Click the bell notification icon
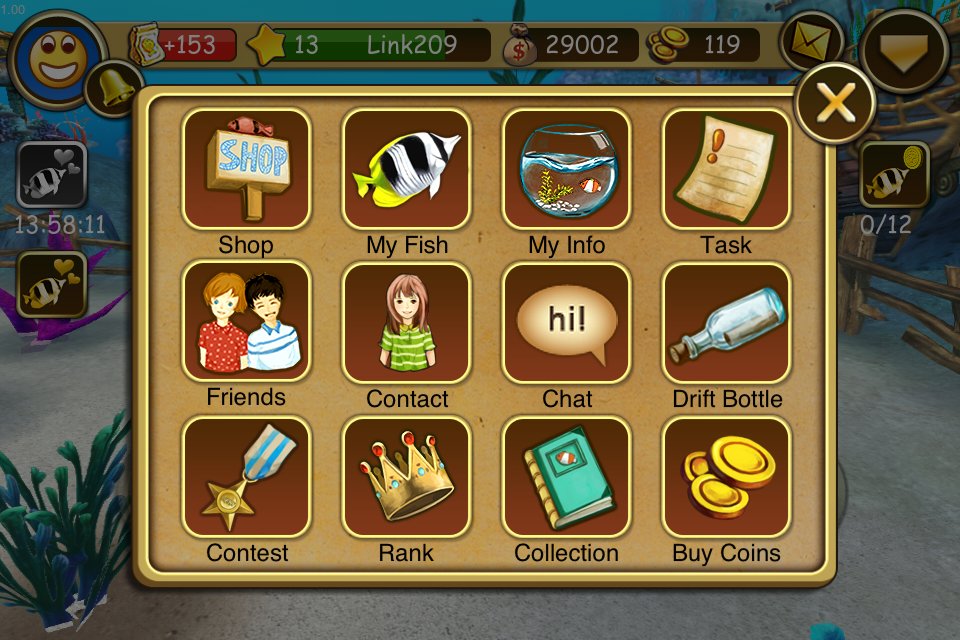 coord(113,88)
